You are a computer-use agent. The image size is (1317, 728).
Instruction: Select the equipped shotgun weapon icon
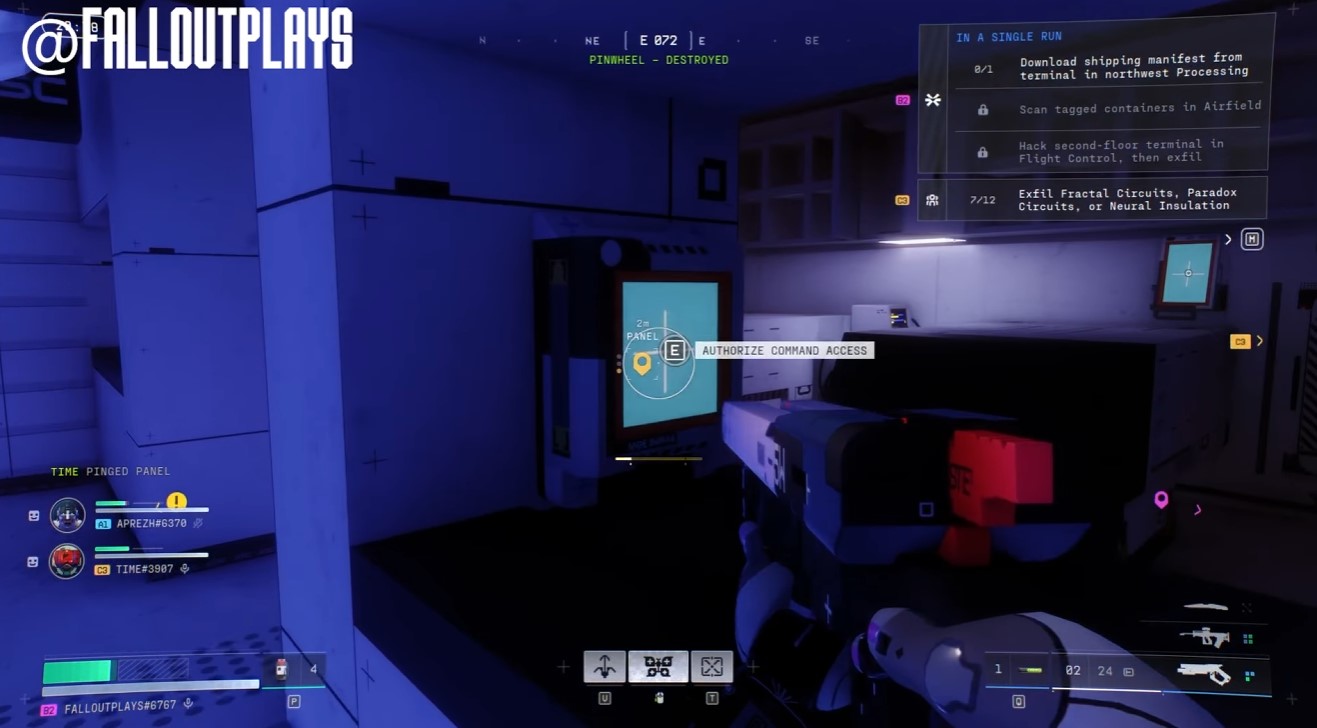[1205, 673]
